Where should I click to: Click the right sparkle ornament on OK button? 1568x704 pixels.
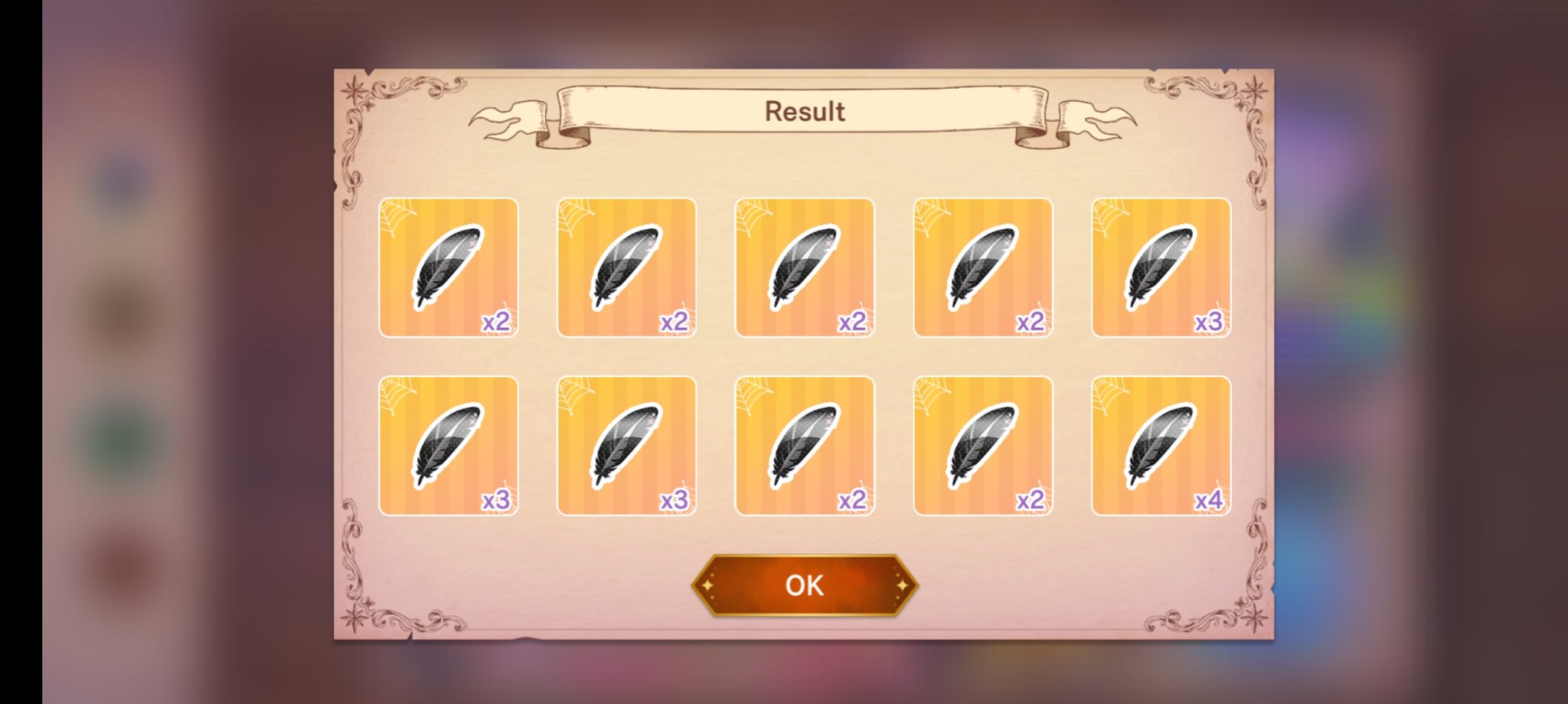click(903, 584)
